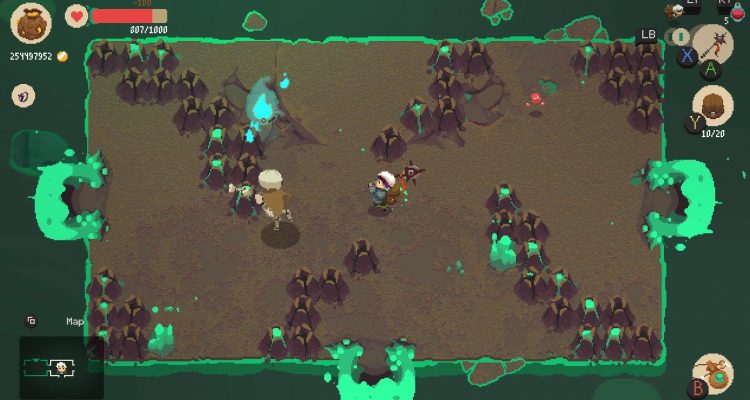
Task: Use the red health potion icon
Action: [737, 12]
